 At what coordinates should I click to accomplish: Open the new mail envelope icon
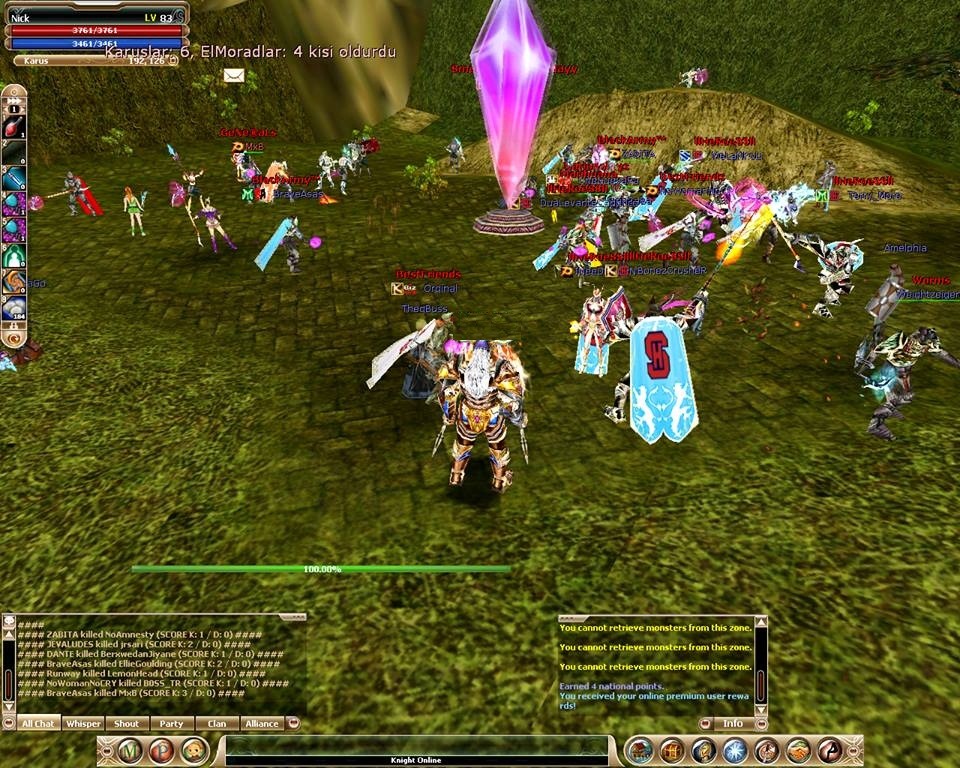(x=234, y=75)
